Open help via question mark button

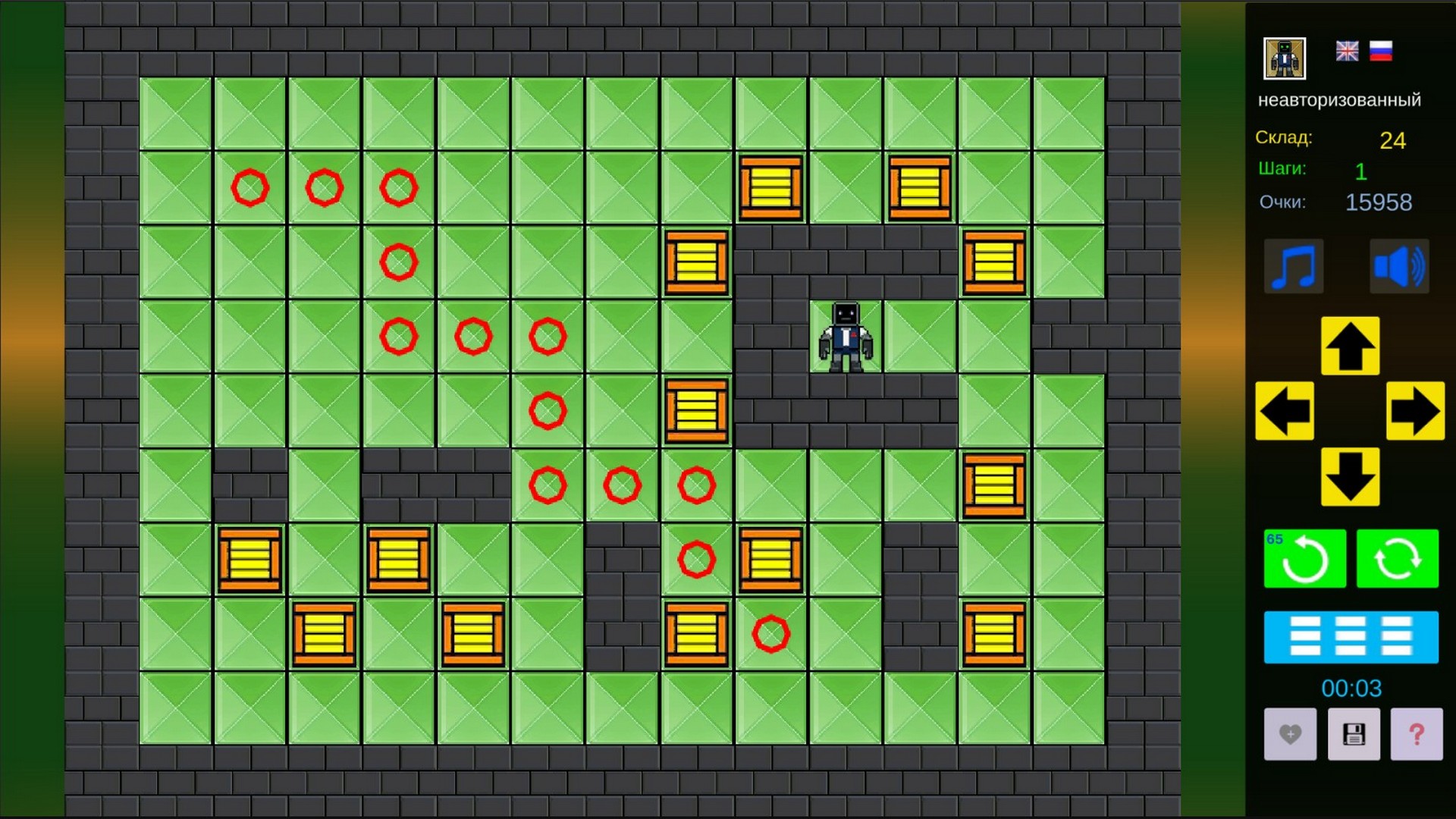click(1417, 734)
